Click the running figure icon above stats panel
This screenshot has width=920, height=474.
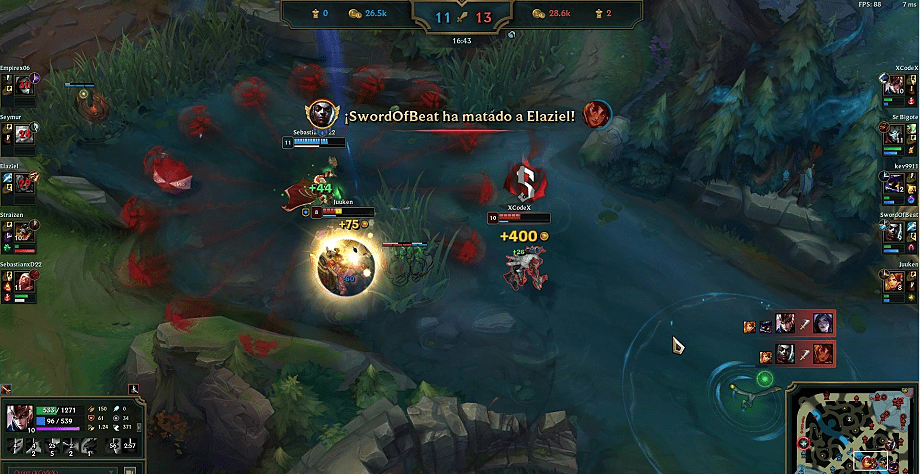point(134,388)
